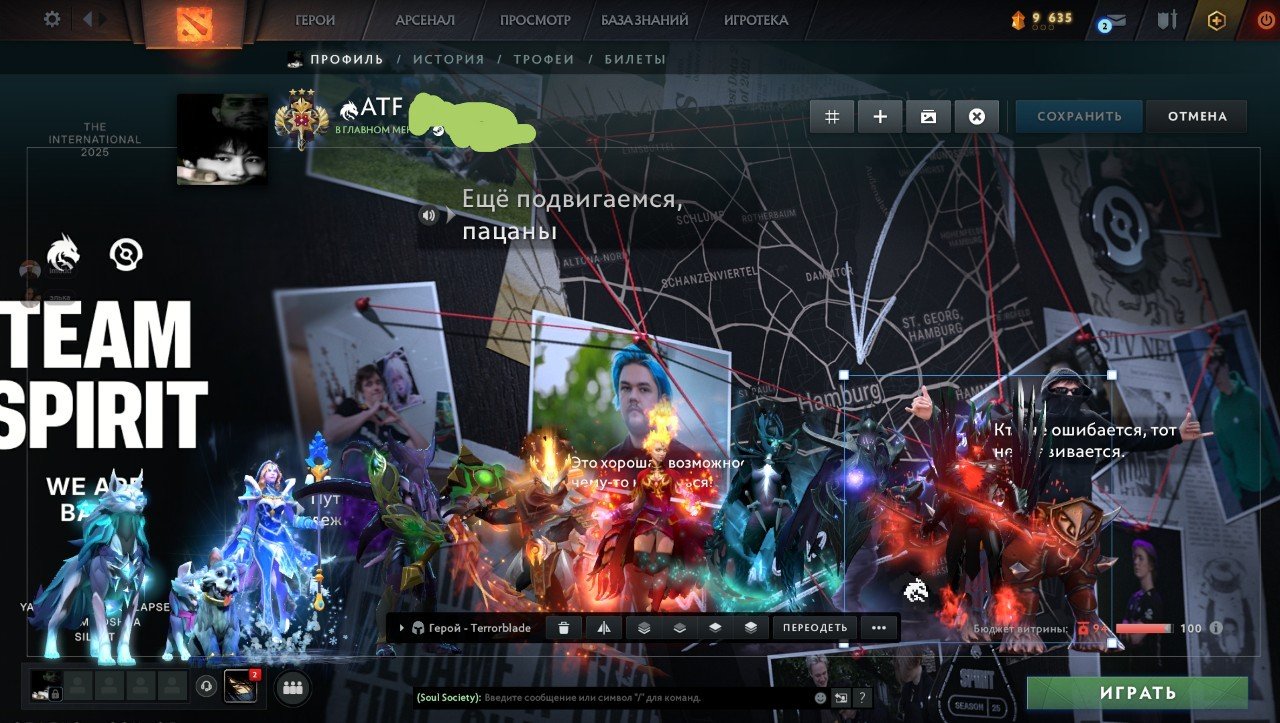Remove an item using the circled X icon
Viewport: 1280px width, 723px height.
pos(977,116)
